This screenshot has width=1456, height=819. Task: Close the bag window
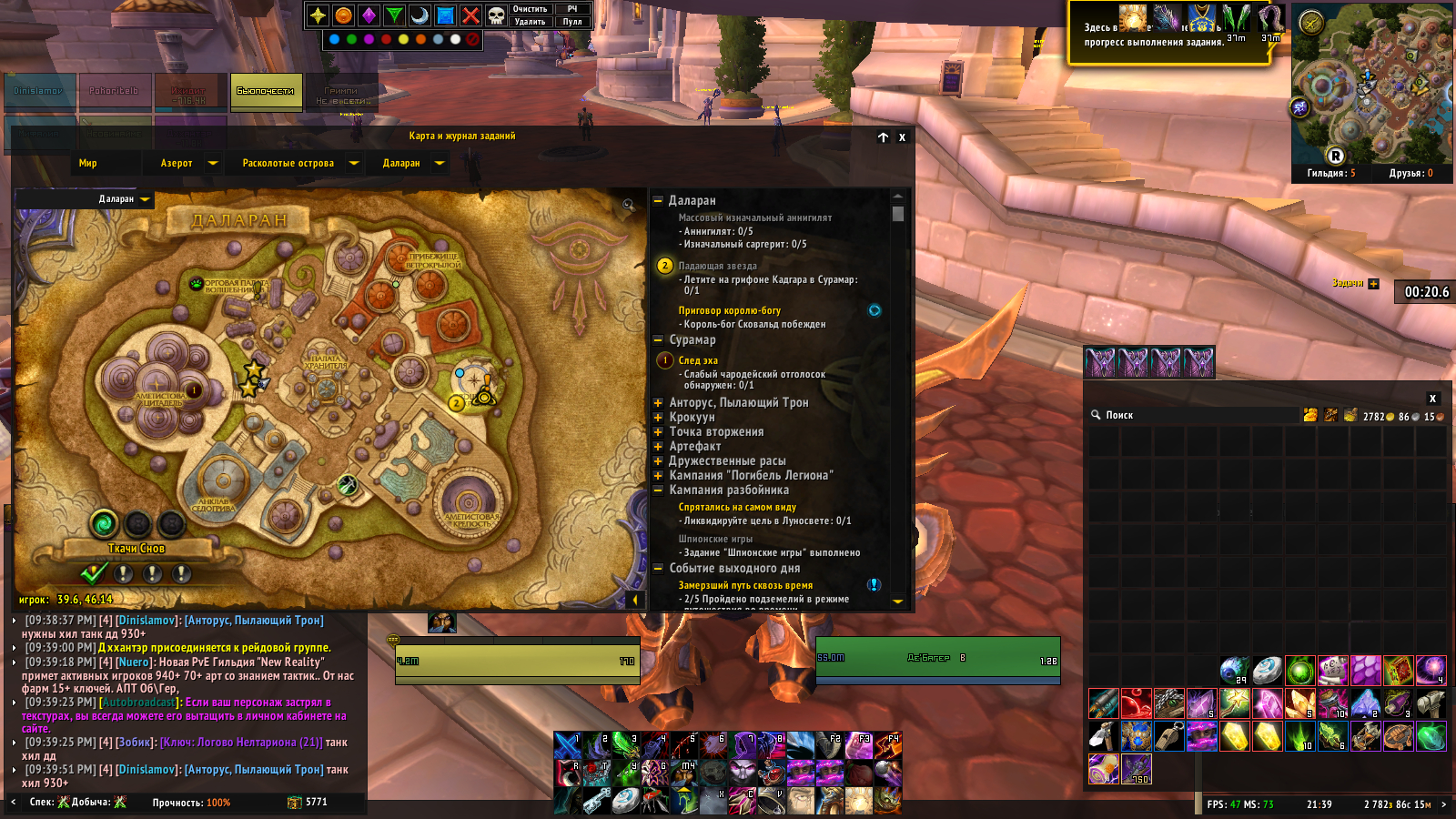pos(1432,399)
